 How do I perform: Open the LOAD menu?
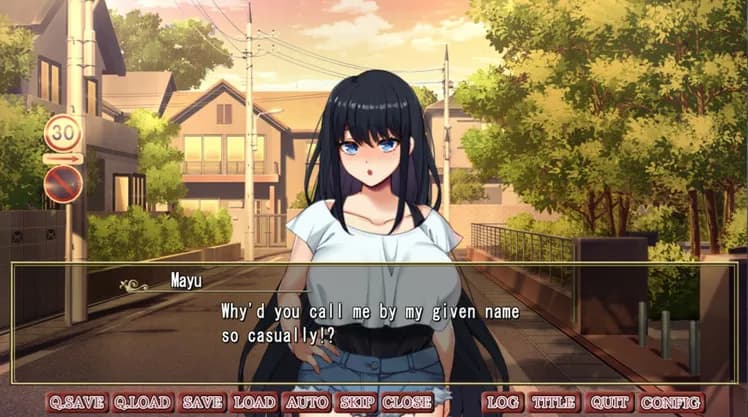(x=255, y=402)
